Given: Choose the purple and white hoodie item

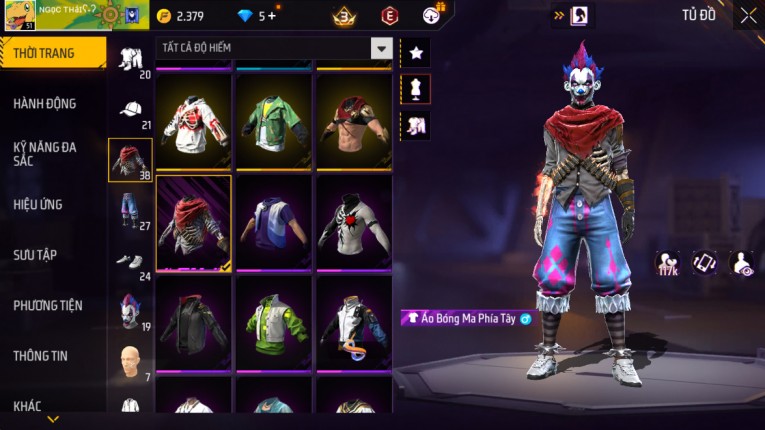Looking at the screenshot, I should point(273,224).
